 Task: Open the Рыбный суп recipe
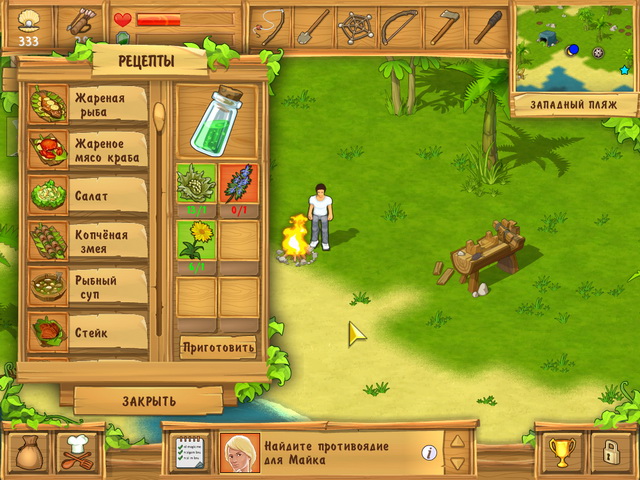coord(88,287)
